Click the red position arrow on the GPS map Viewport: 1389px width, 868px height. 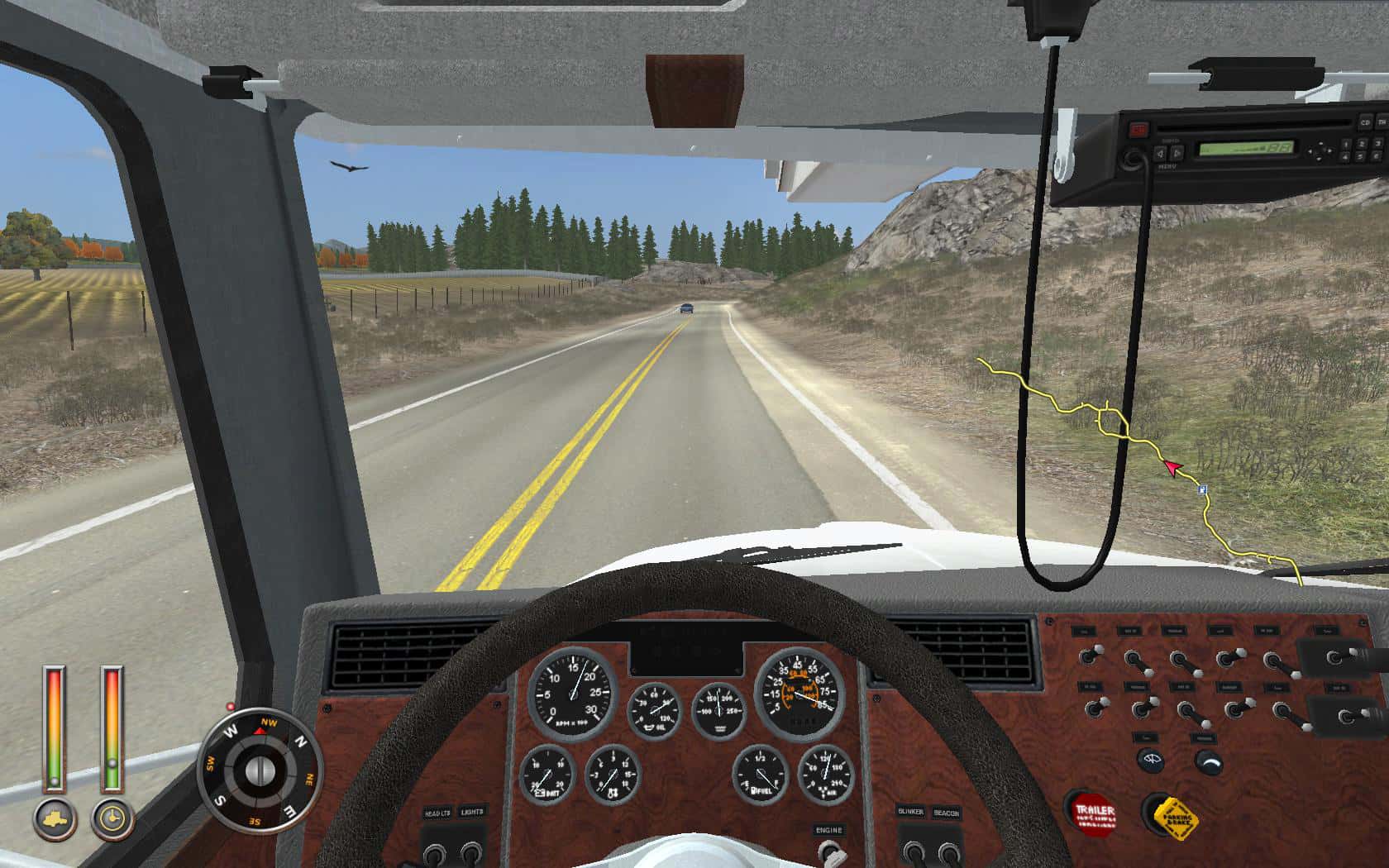click(x=1173, y=468)
